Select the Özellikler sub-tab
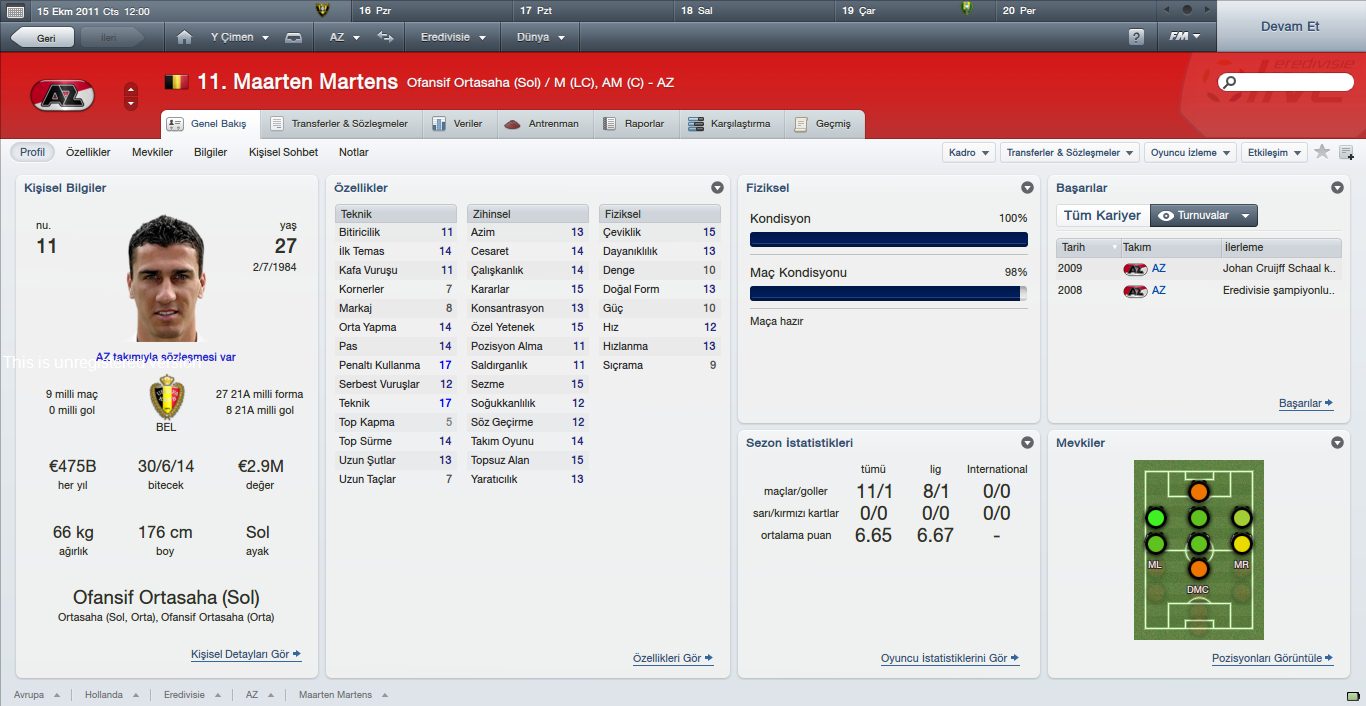The height and width of the screenshot is (706, 1366). pos(88,152)
